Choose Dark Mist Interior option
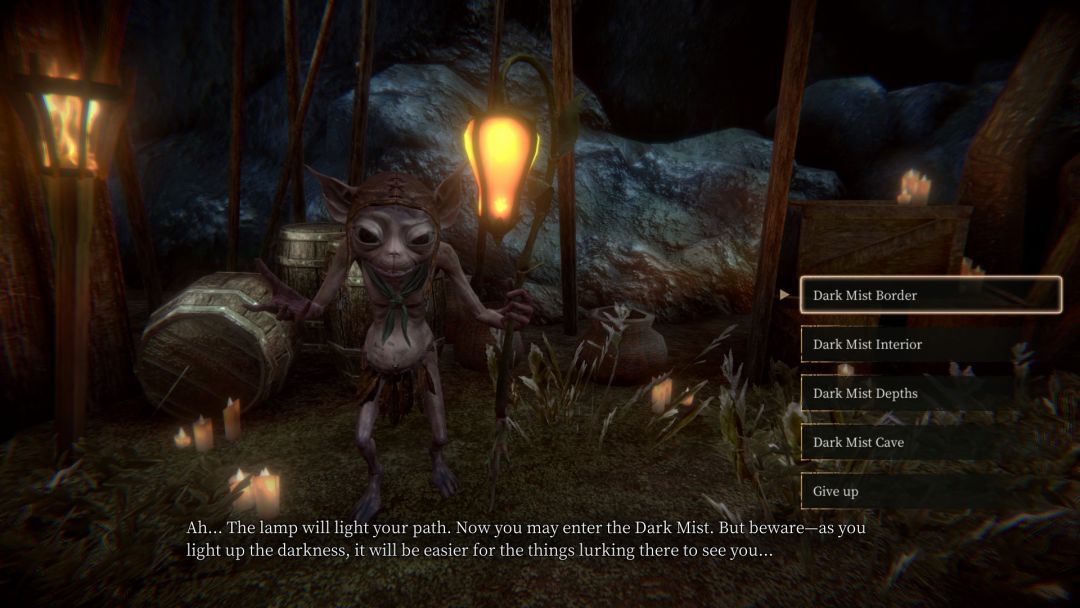The height and width of the screenshot is (608, 1080). (x=930, y=344)
